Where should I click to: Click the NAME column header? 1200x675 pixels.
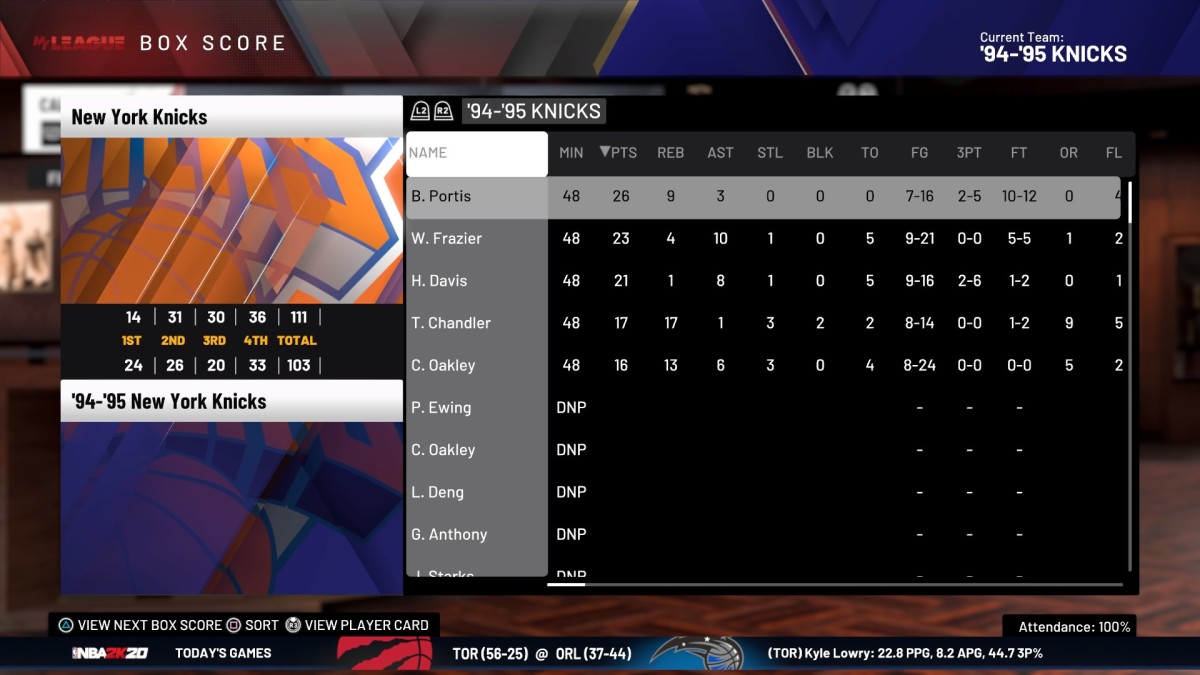[476, 153]
